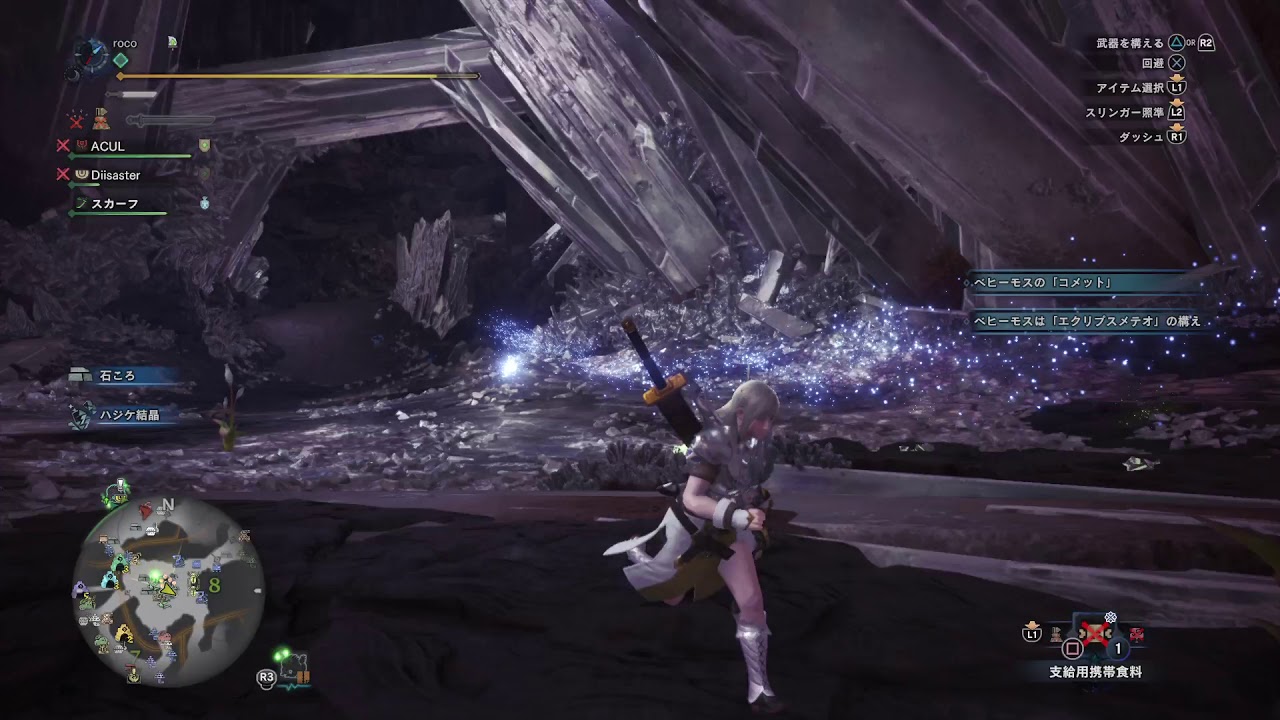The image size is (1280, 720).
Task: Click the red item icon right of selected item
Action: tap(1136, 634)
